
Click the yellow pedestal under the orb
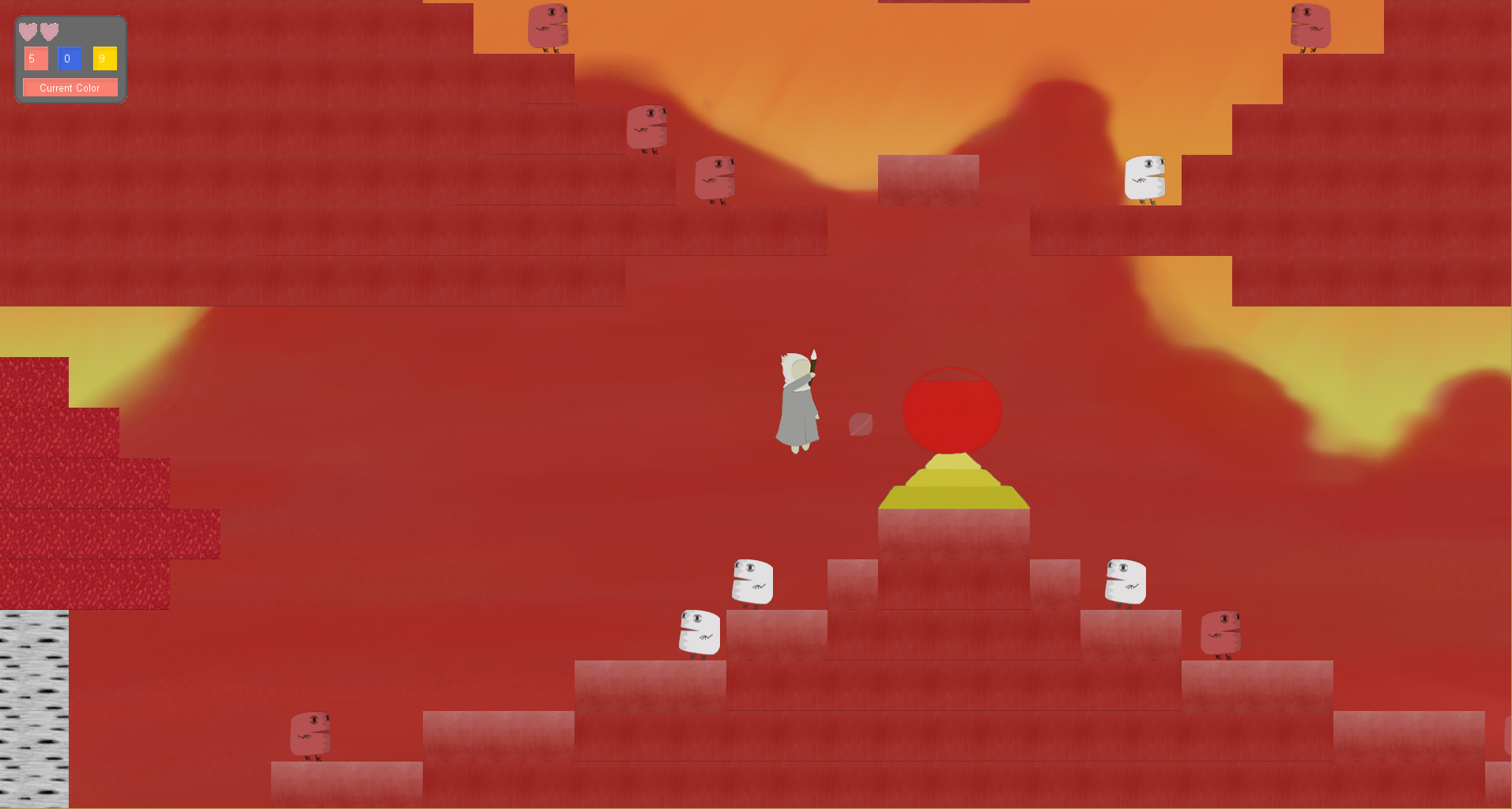(954, 482)
